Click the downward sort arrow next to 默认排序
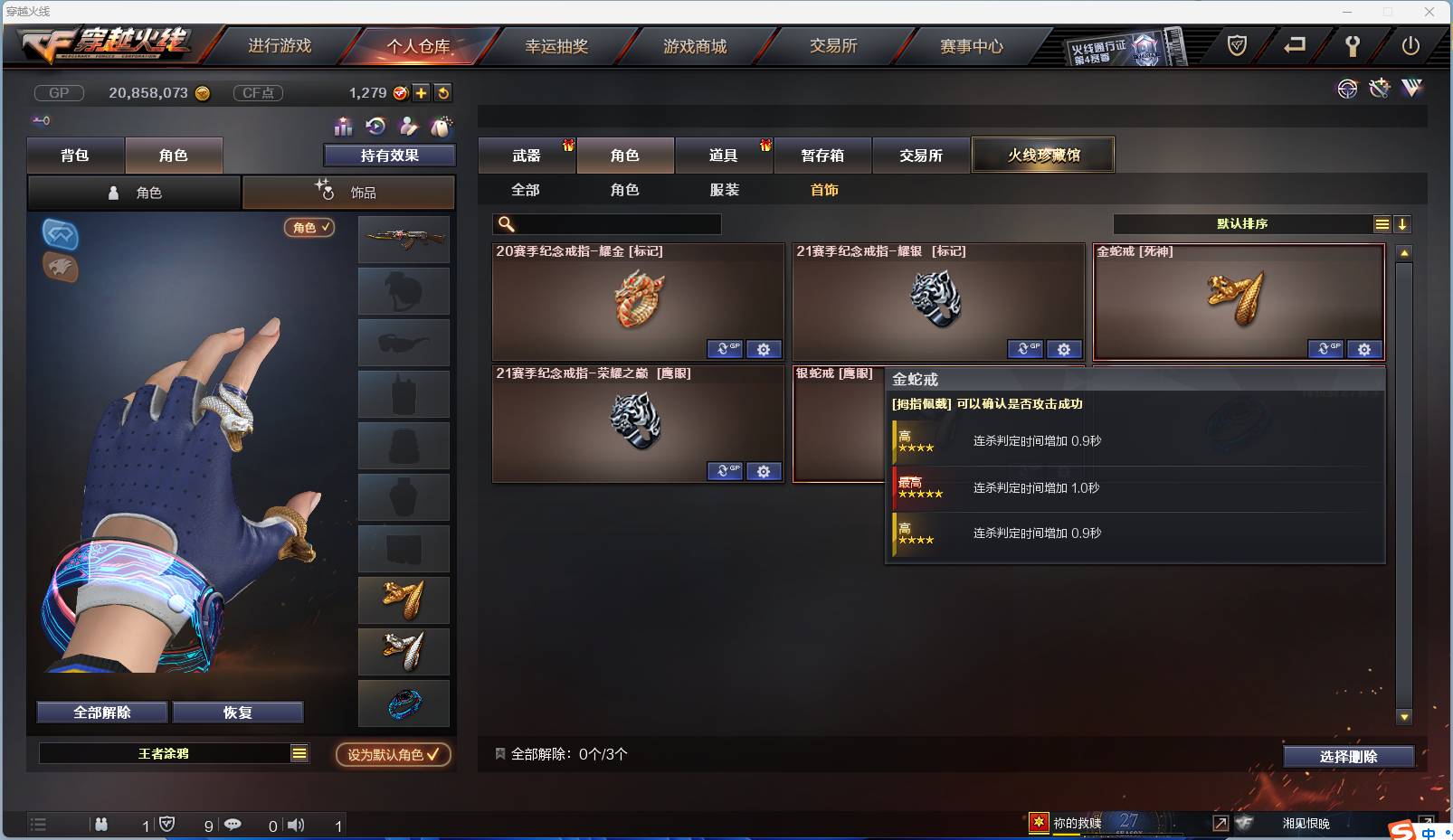The width and height of the screenshot is (1453, 840). [x=1402, y=223]
